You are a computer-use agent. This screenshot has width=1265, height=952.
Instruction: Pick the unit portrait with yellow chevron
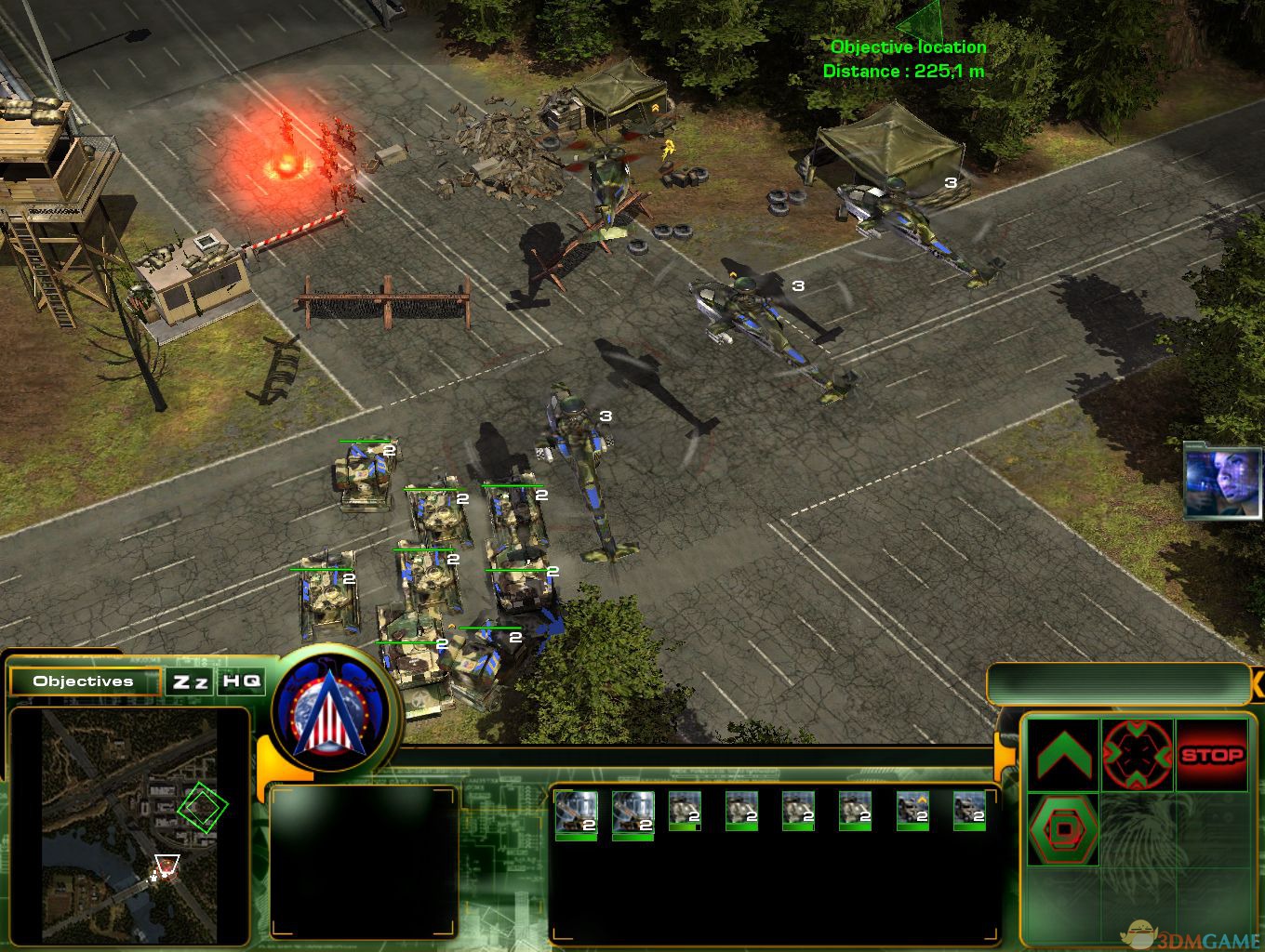912,811
